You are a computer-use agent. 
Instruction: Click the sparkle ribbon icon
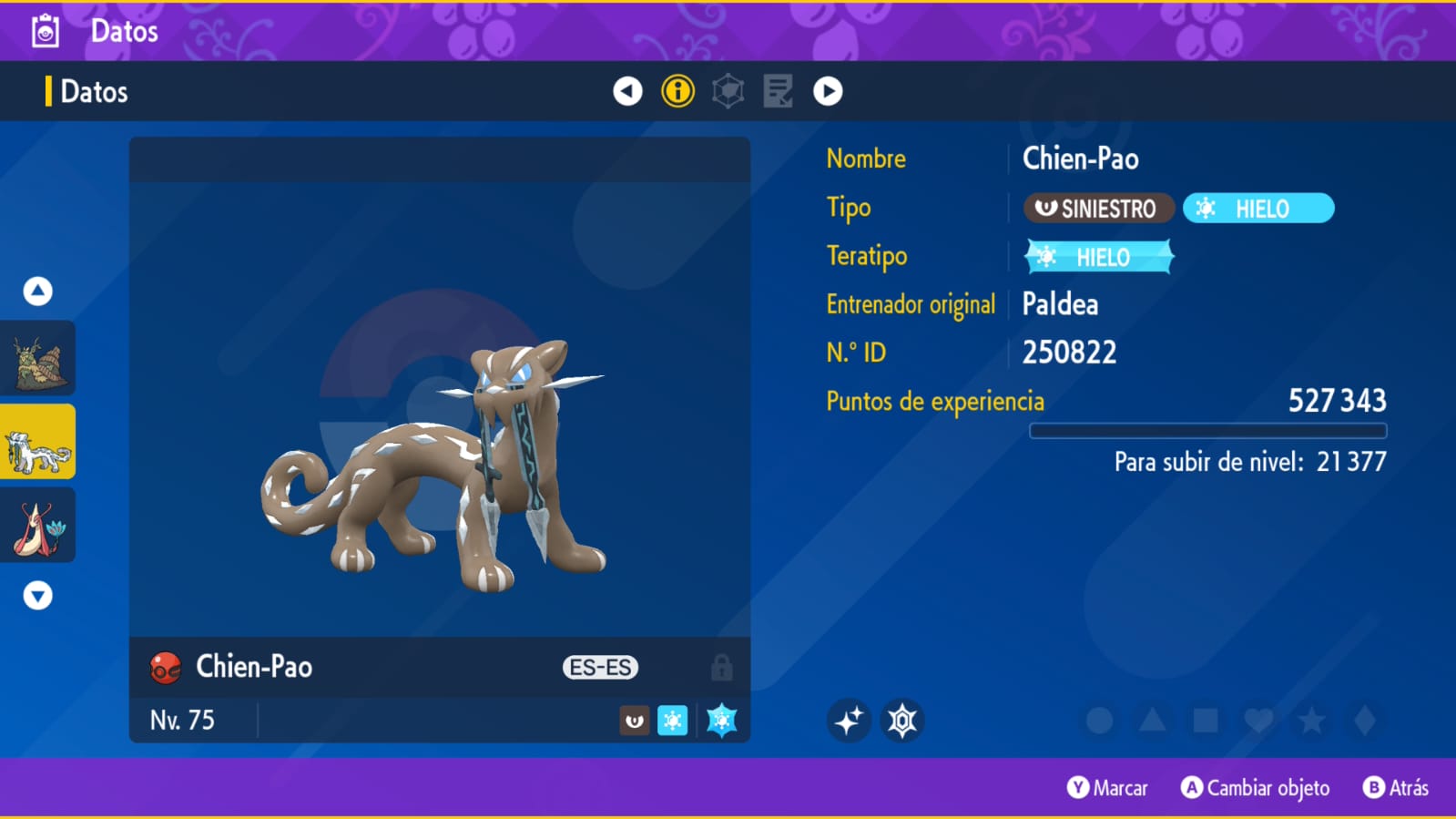pos(849,721)
